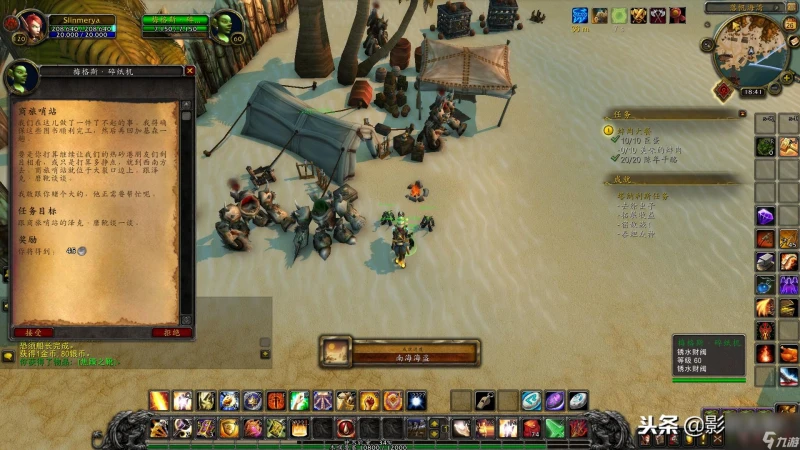Click the blue lightning buff icon
Image resolution: width=800 pixels, height=450 pixels.
coord(580,15)
